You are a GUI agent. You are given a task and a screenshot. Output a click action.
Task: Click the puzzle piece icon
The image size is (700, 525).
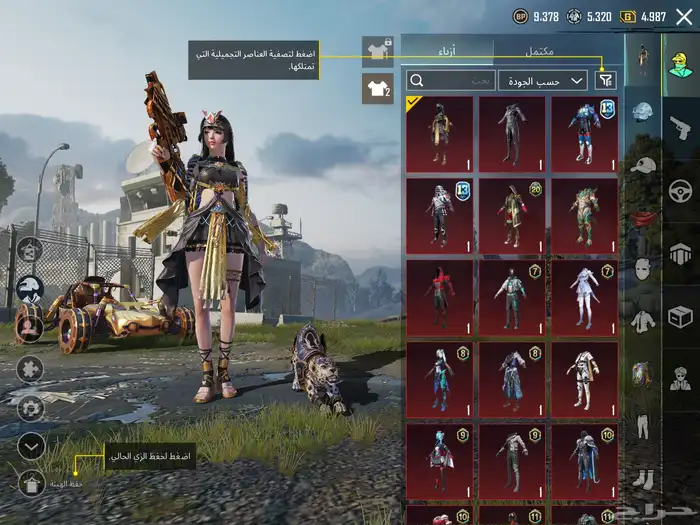(30, 369)
